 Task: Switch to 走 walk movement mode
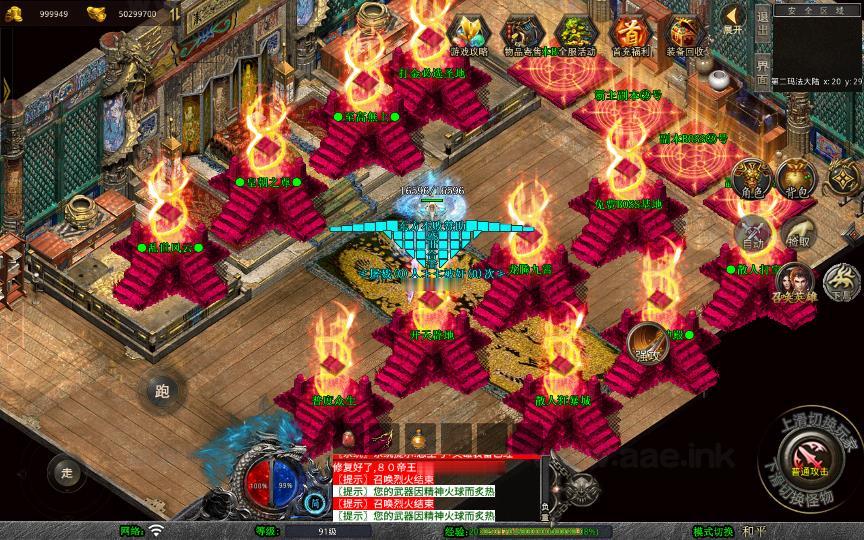point(67,471)
